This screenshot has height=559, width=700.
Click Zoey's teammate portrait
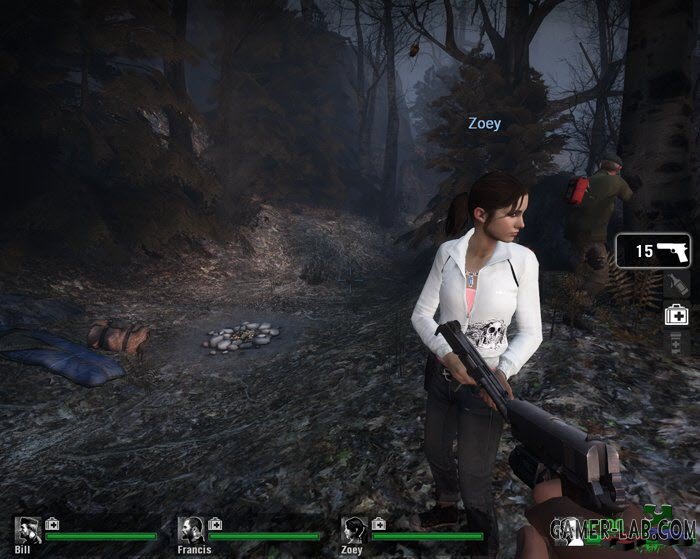click(x=353, y=530)
